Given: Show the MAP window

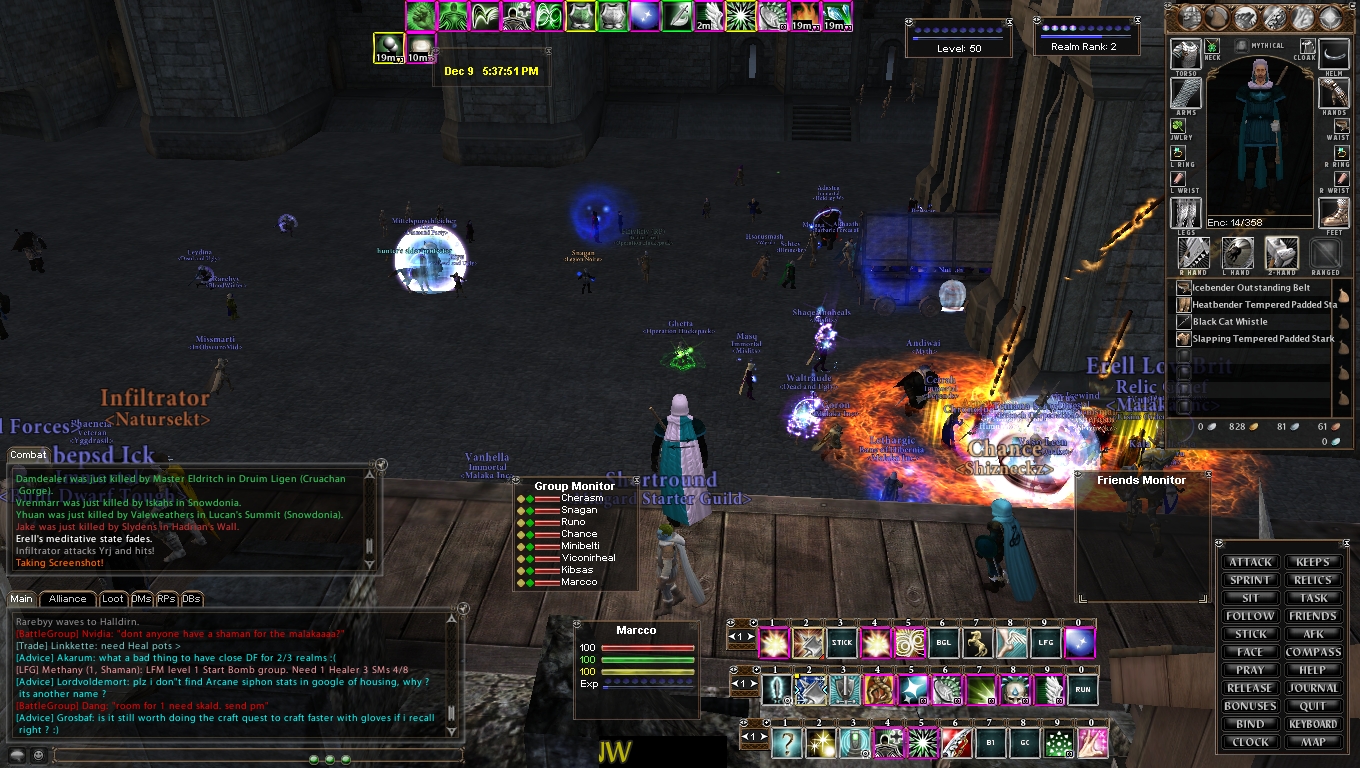Looking at the screenshot, I should (1312, 742).
